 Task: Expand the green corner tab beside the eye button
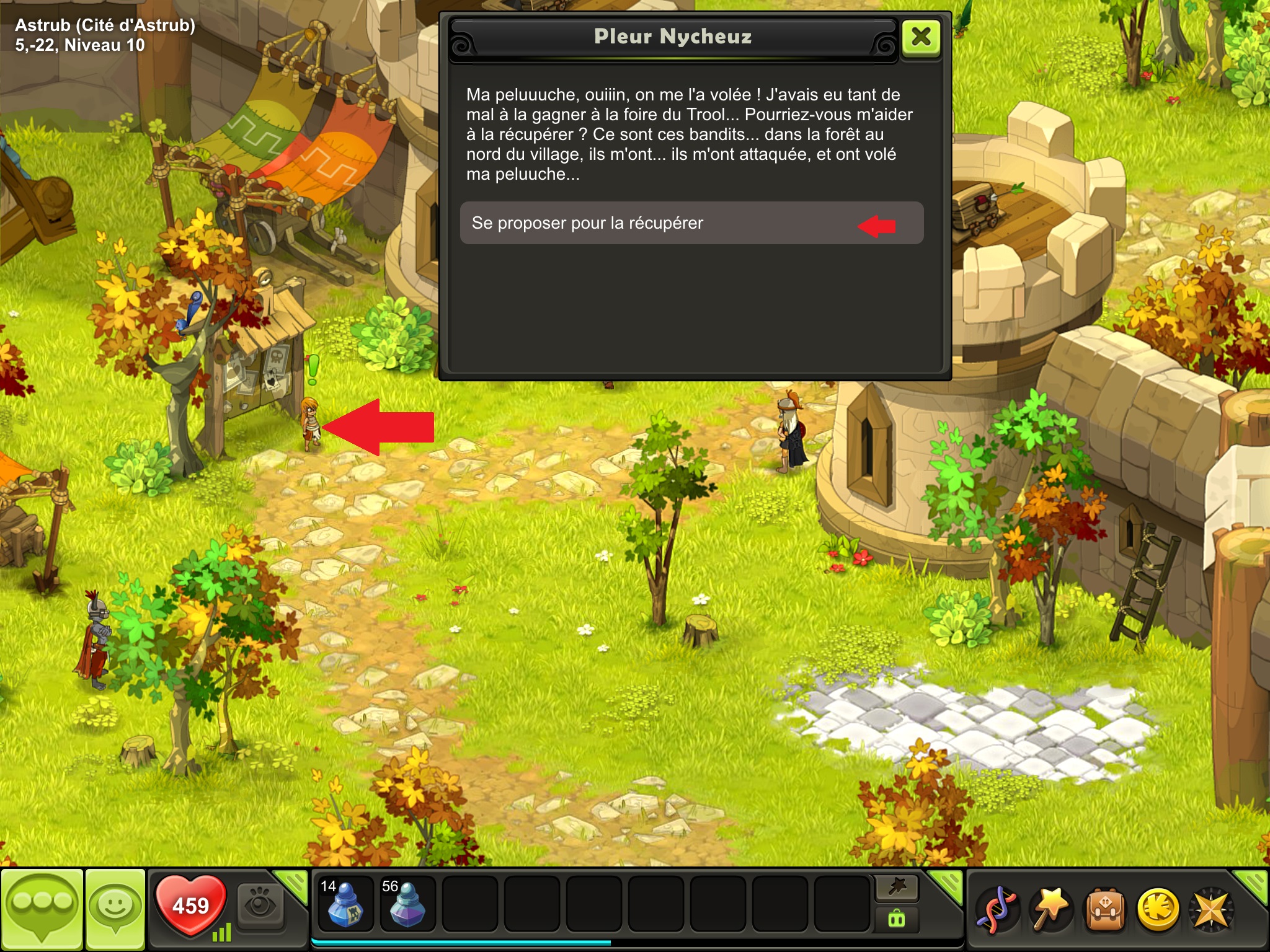[x=293, y=884]
